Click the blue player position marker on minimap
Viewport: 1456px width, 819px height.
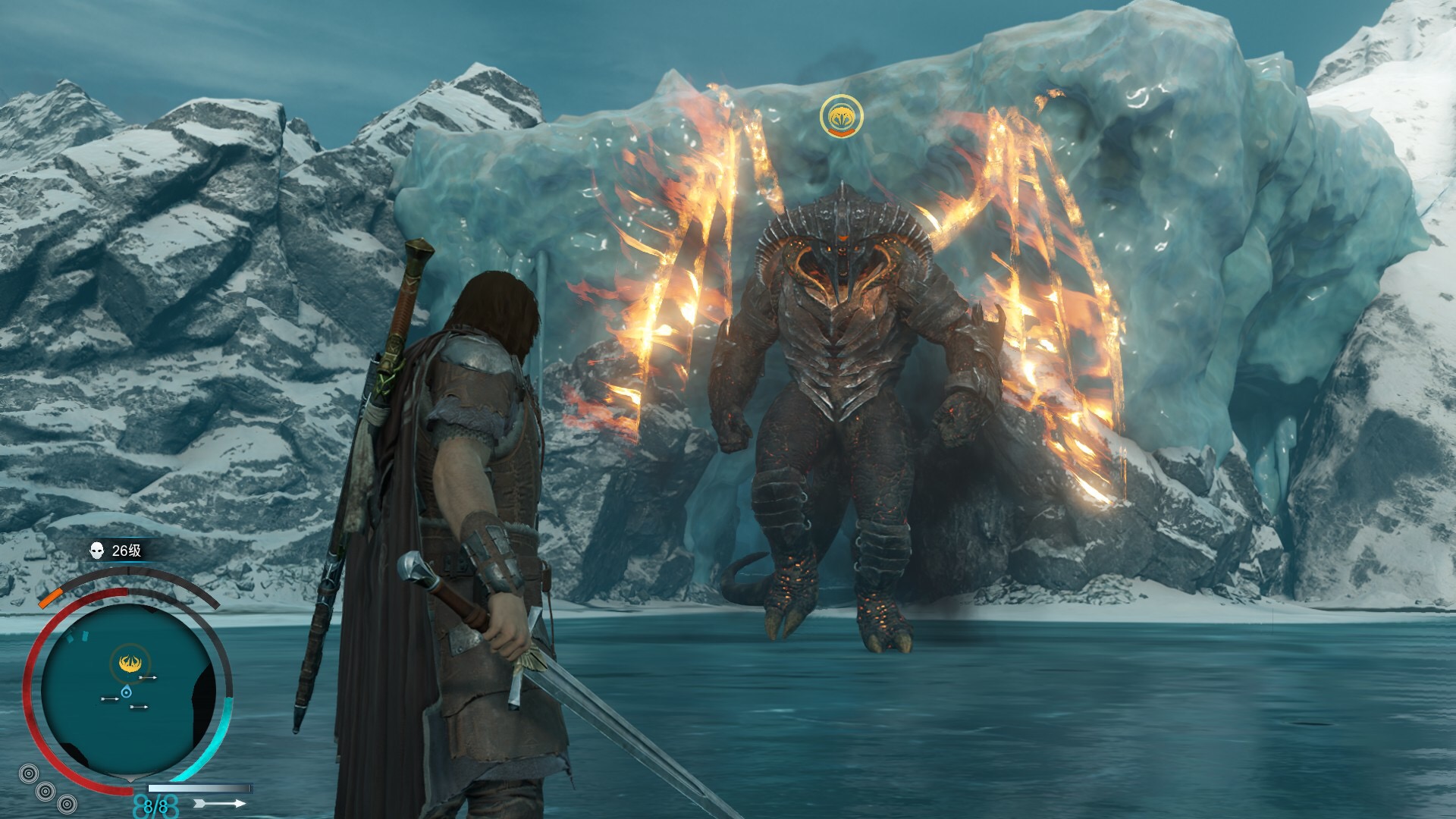(x=126, y=692)
